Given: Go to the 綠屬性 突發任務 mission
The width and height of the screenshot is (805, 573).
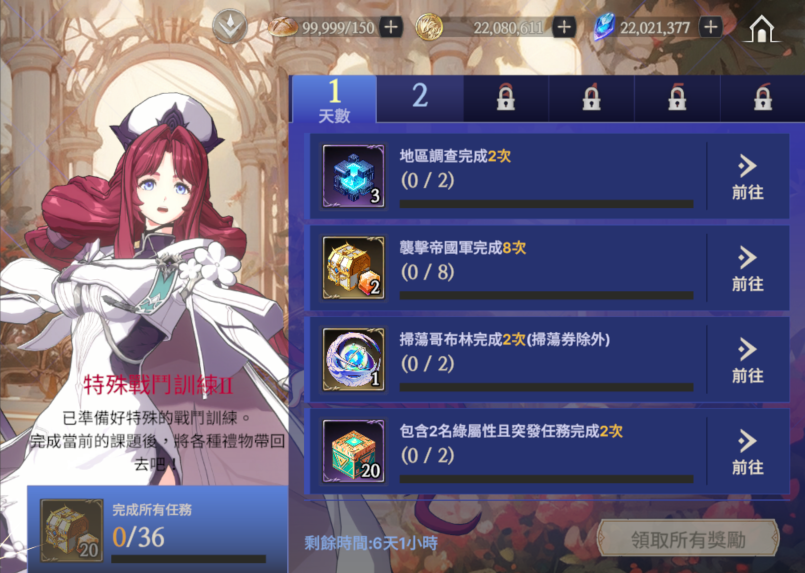Looking at the screenshot, I should click(747, 452).
